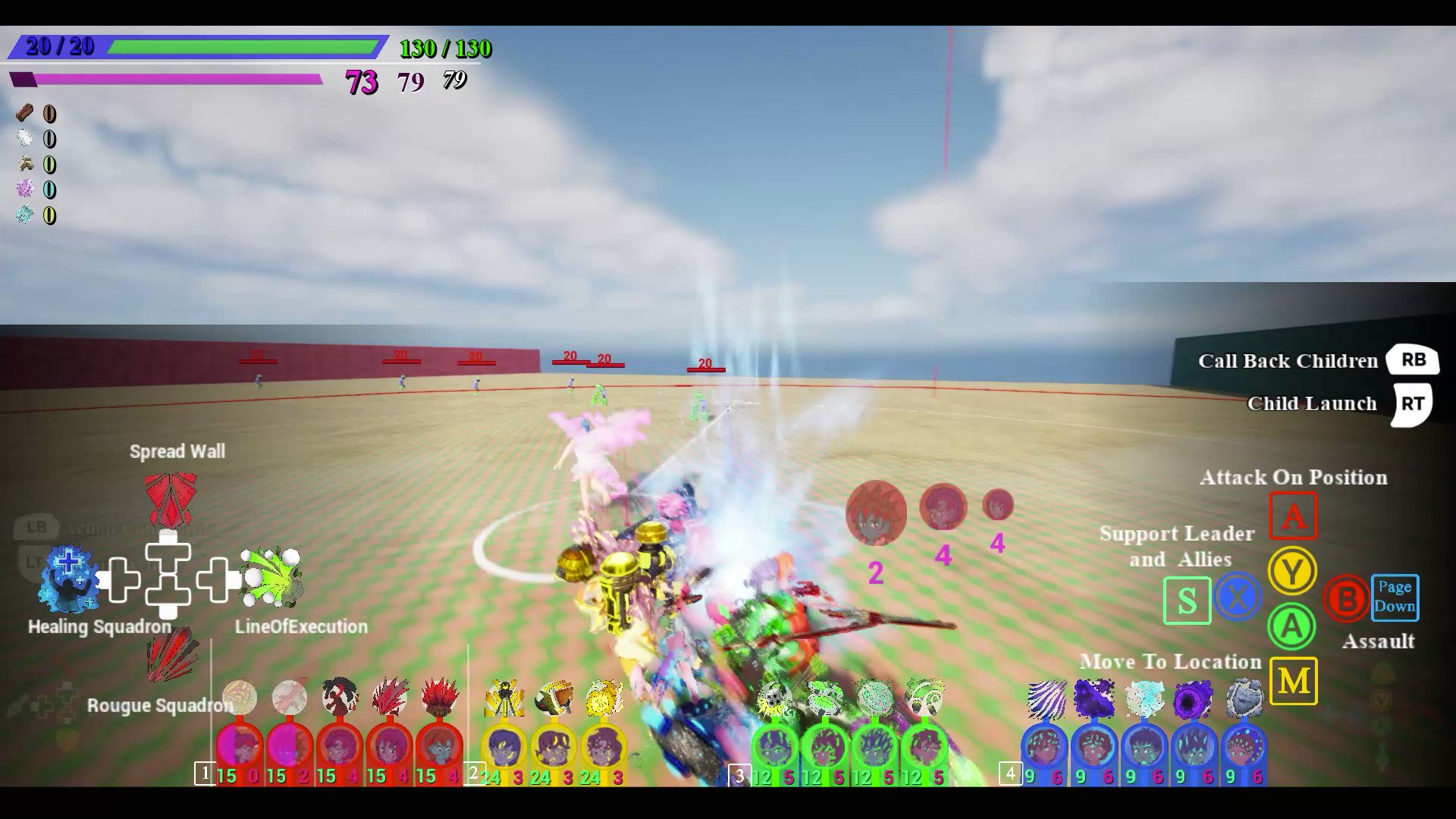
Task: Toggle the Attack On Position A command
Action: (1293, 514)
